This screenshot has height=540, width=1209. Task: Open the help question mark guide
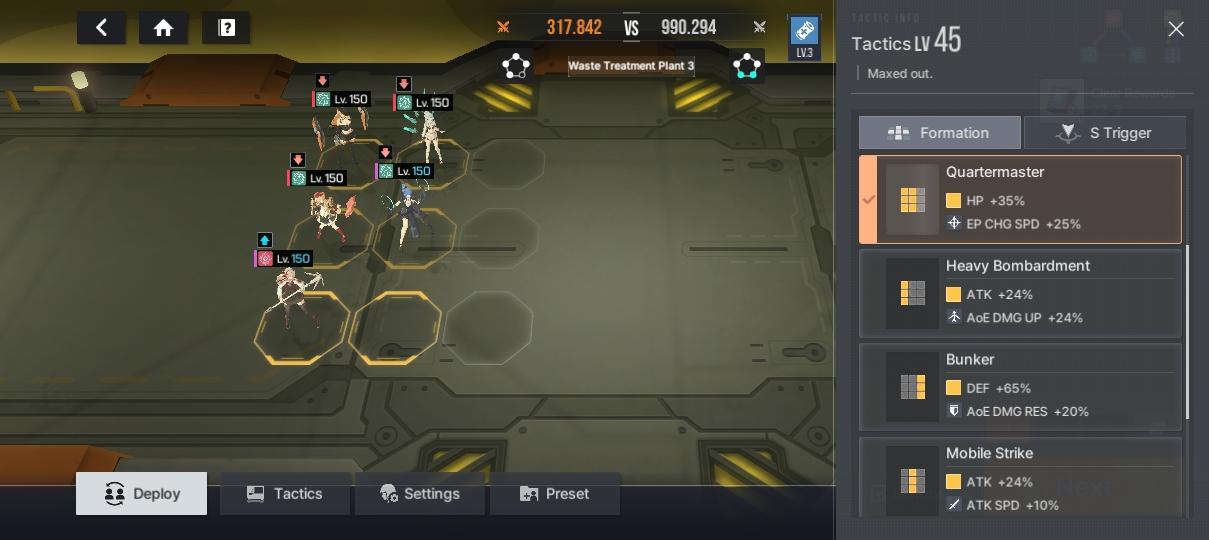(x=226, y=28)
